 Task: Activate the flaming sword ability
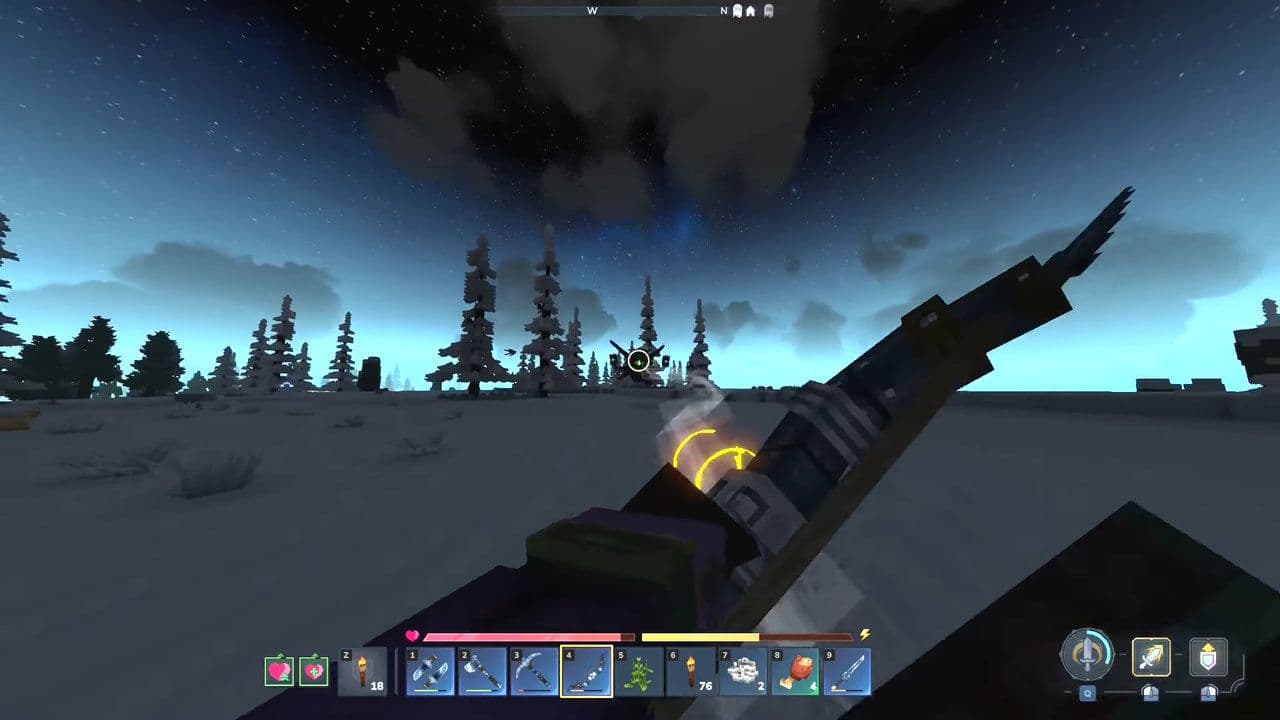pos(1151,657)
